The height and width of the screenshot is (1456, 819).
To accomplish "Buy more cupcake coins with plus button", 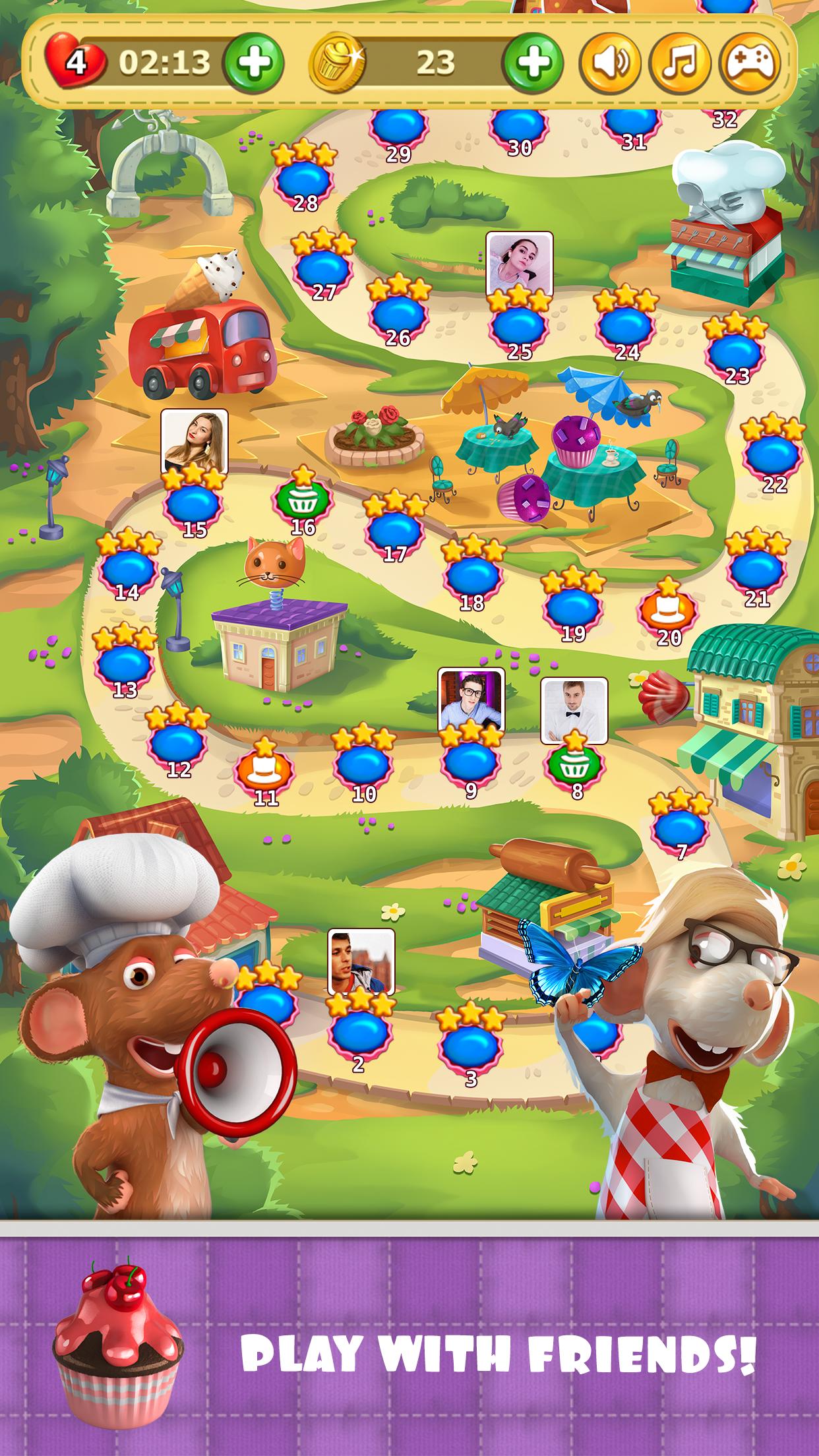I will tap(533, 63).
